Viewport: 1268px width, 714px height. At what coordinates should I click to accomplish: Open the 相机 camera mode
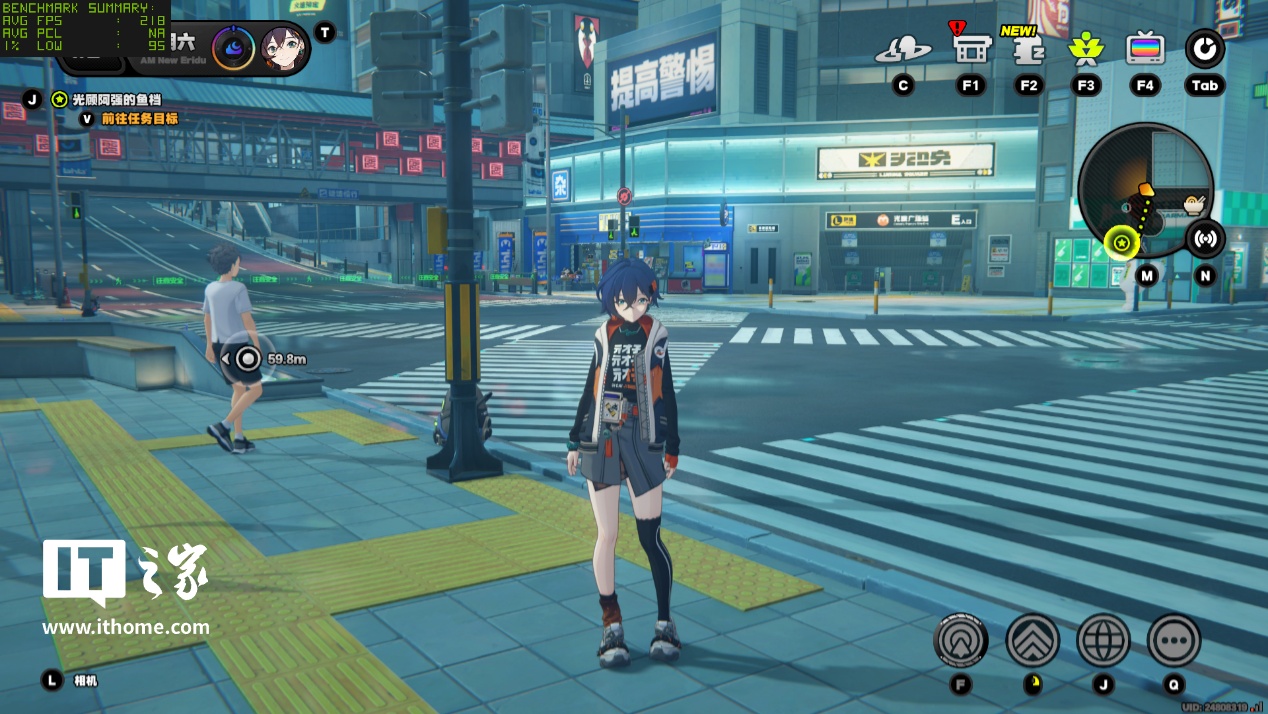coord(85,681)
